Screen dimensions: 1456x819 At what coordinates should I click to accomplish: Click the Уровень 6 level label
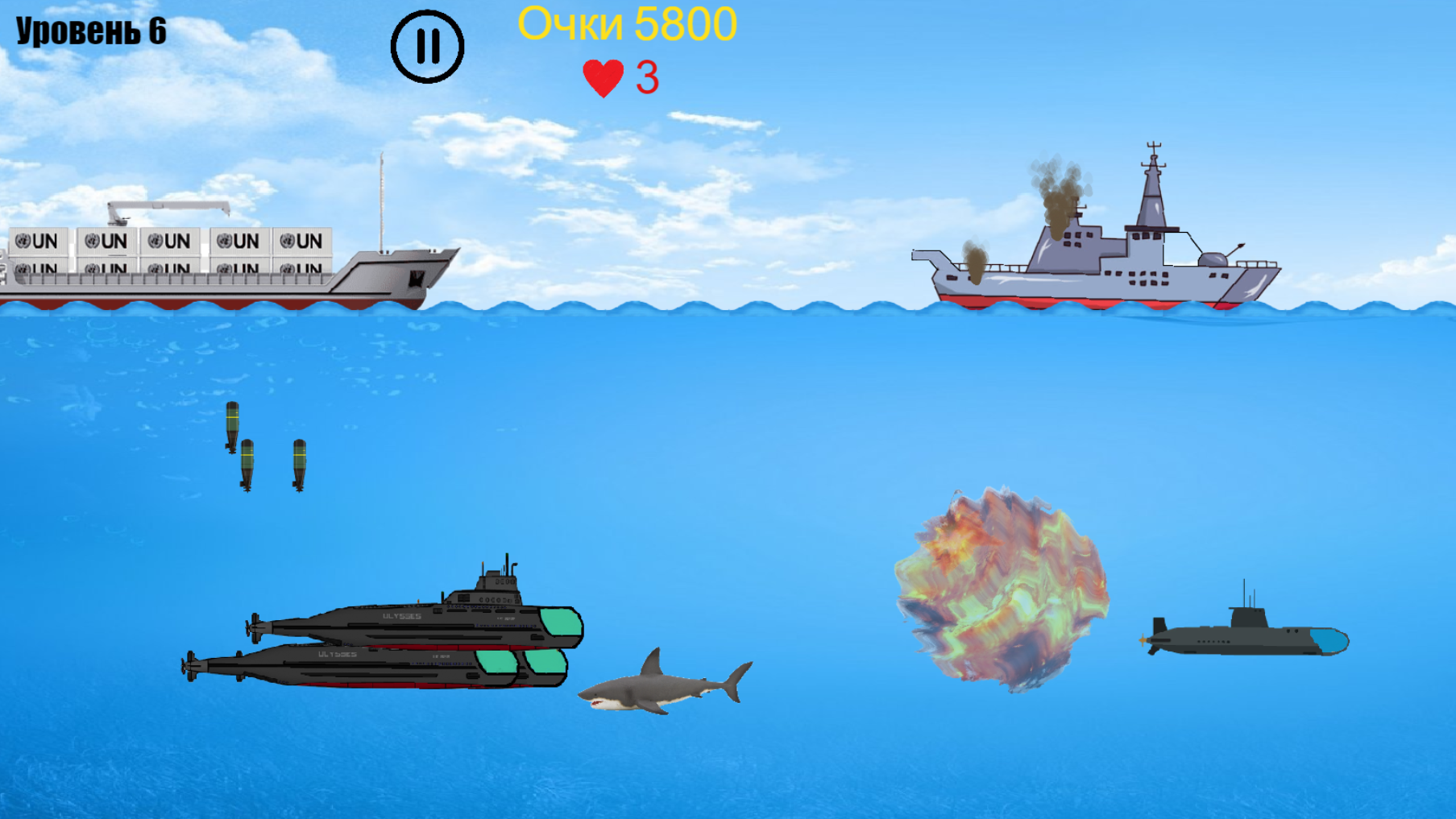click(x=89, y=31)
